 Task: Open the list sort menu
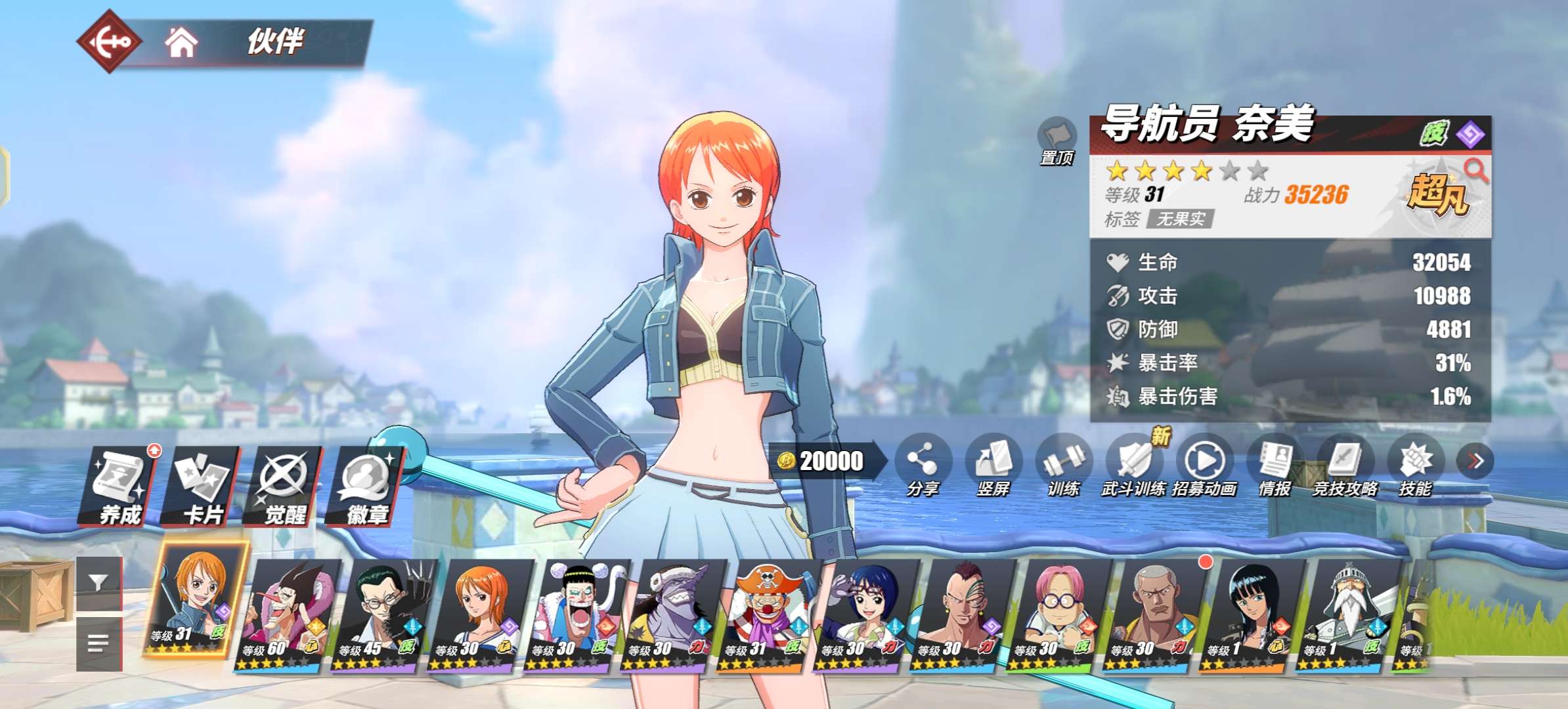pyautogui.click(x=98, y=643)
